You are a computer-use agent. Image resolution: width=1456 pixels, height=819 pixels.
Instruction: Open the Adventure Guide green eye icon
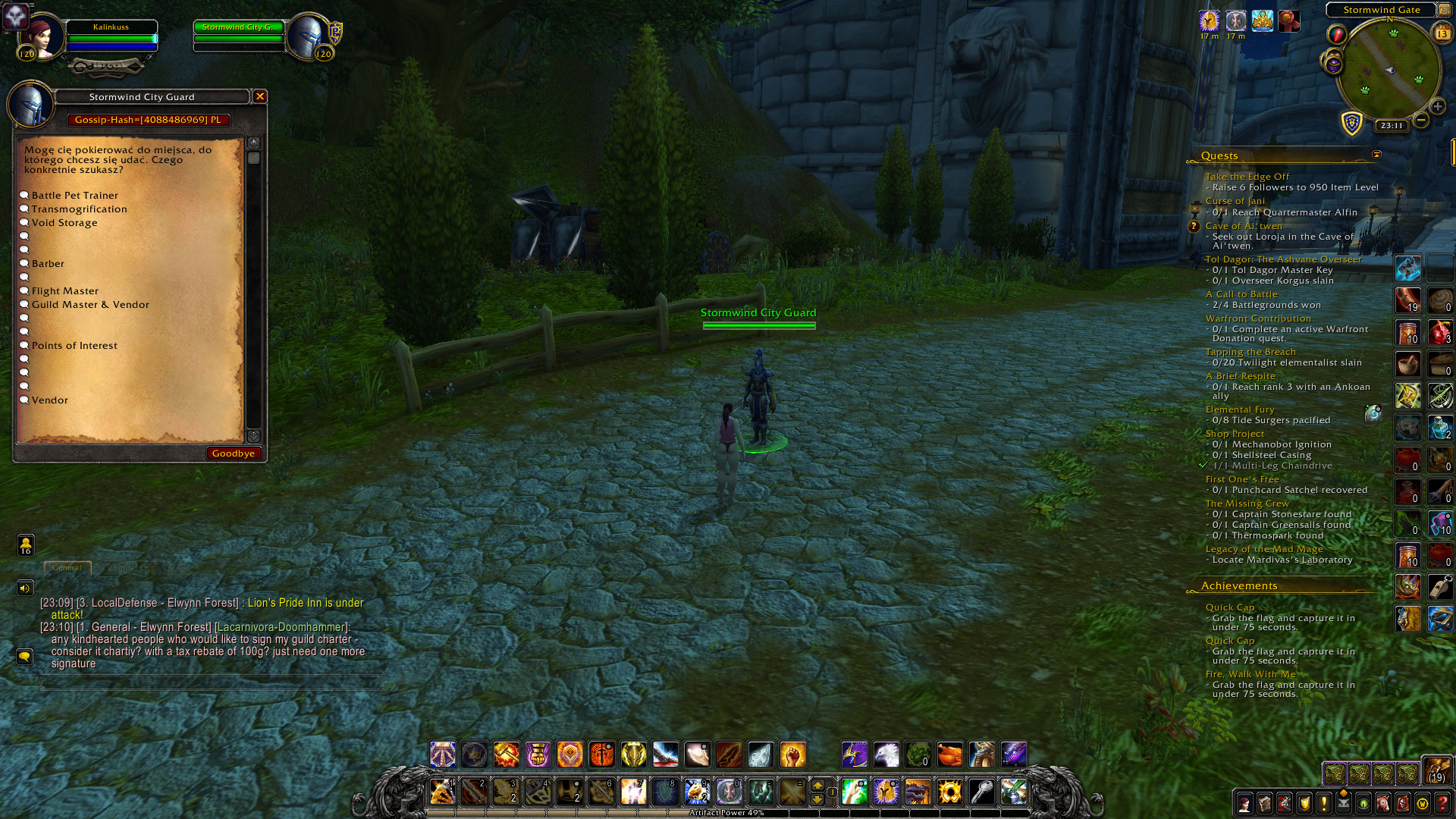(1362, 802)
